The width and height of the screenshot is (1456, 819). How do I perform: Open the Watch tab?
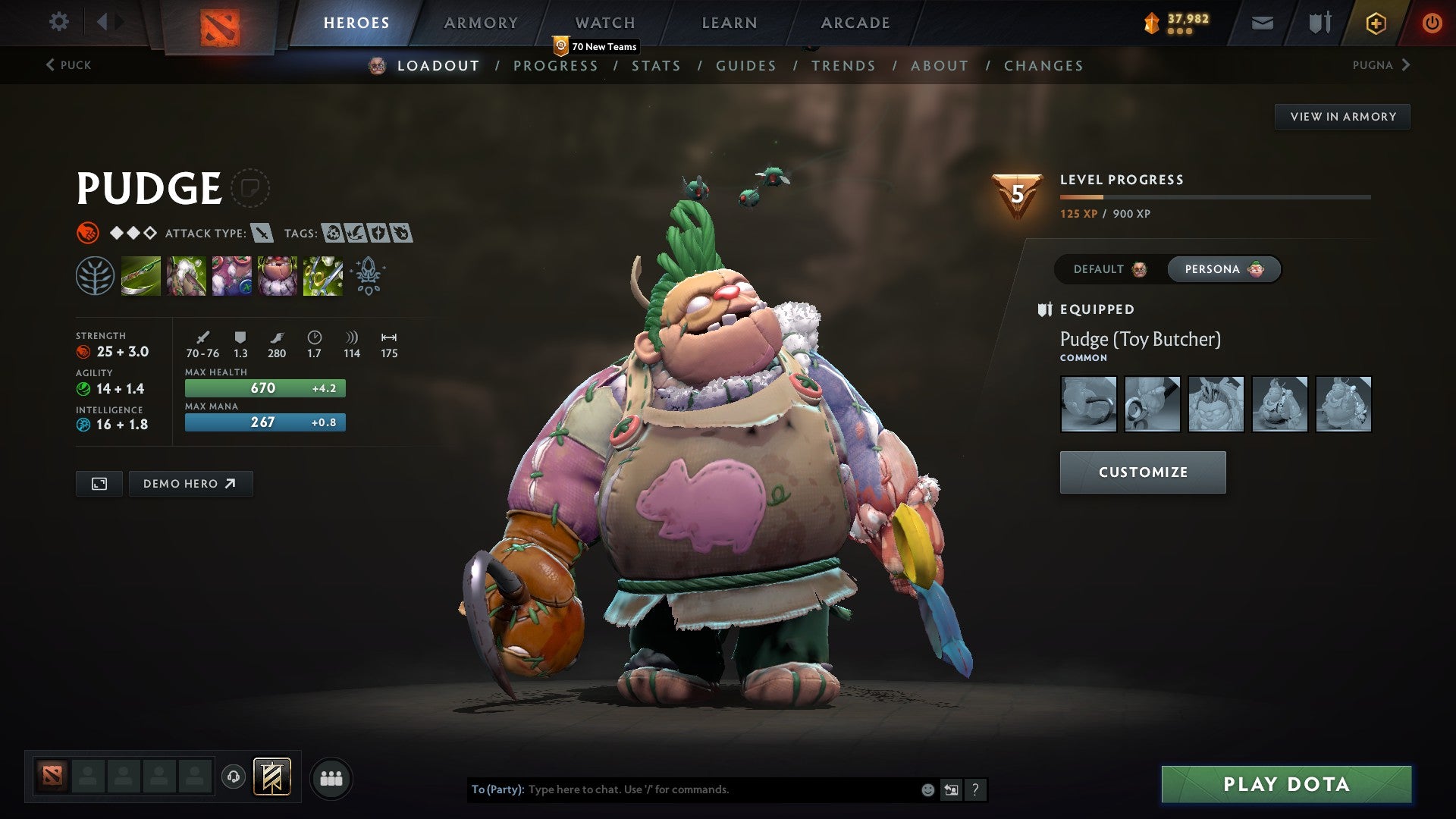point(604,23)
